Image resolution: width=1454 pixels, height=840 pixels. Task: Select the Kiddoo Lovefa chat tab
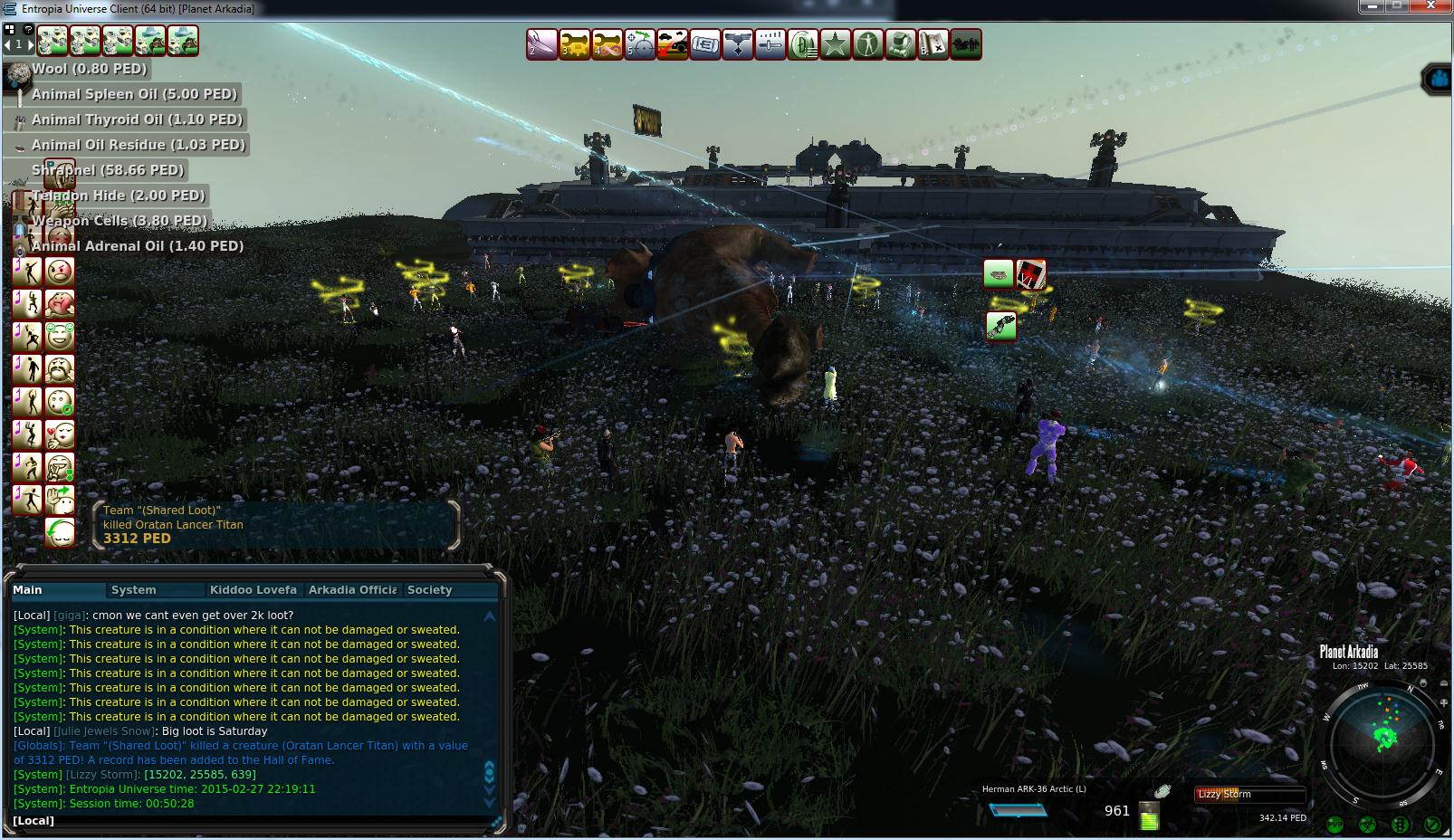pyautogui.click(x=253, y=590)
